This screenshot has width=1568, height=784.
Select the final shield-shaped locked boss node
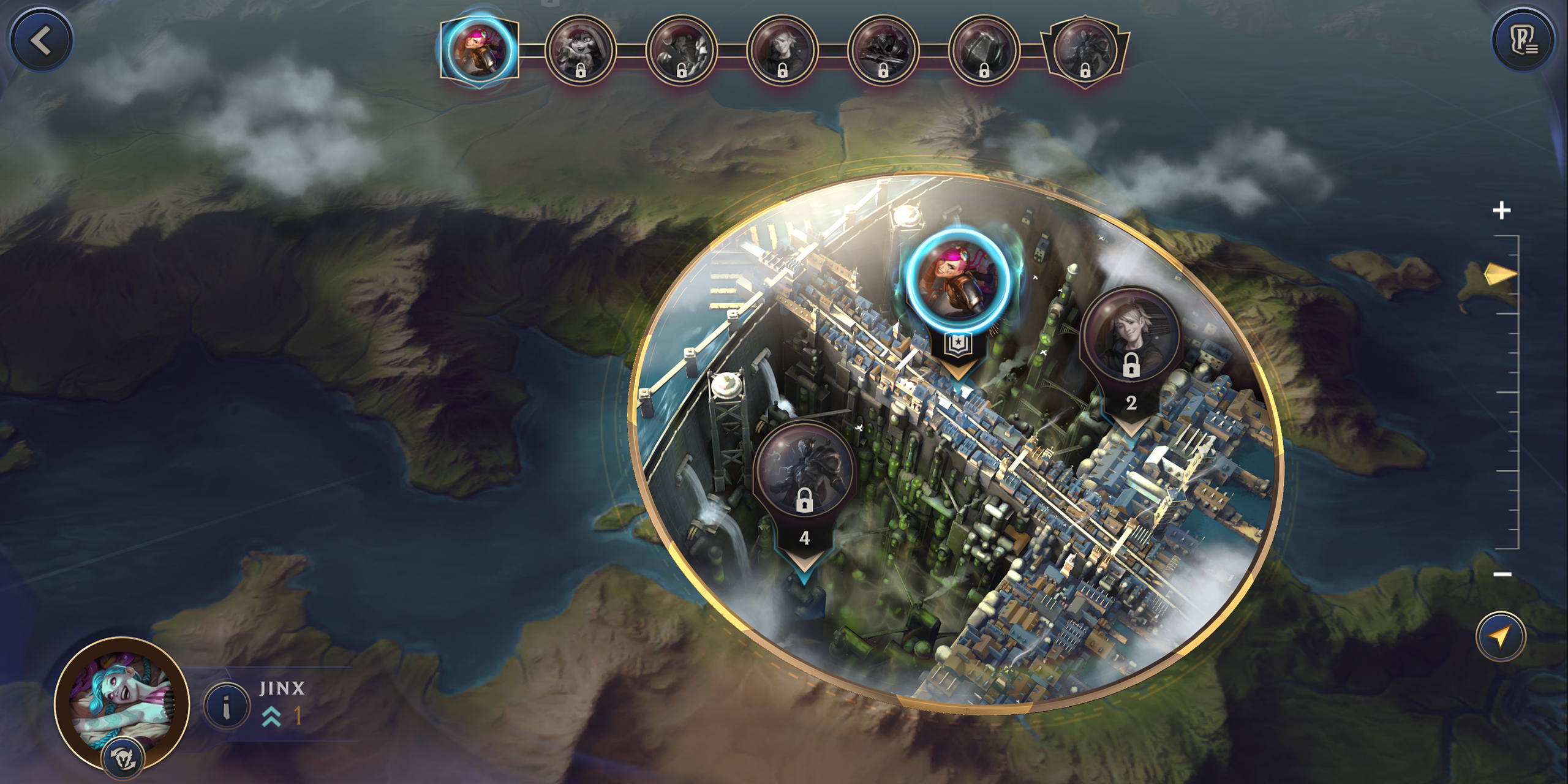[1084, 50]
